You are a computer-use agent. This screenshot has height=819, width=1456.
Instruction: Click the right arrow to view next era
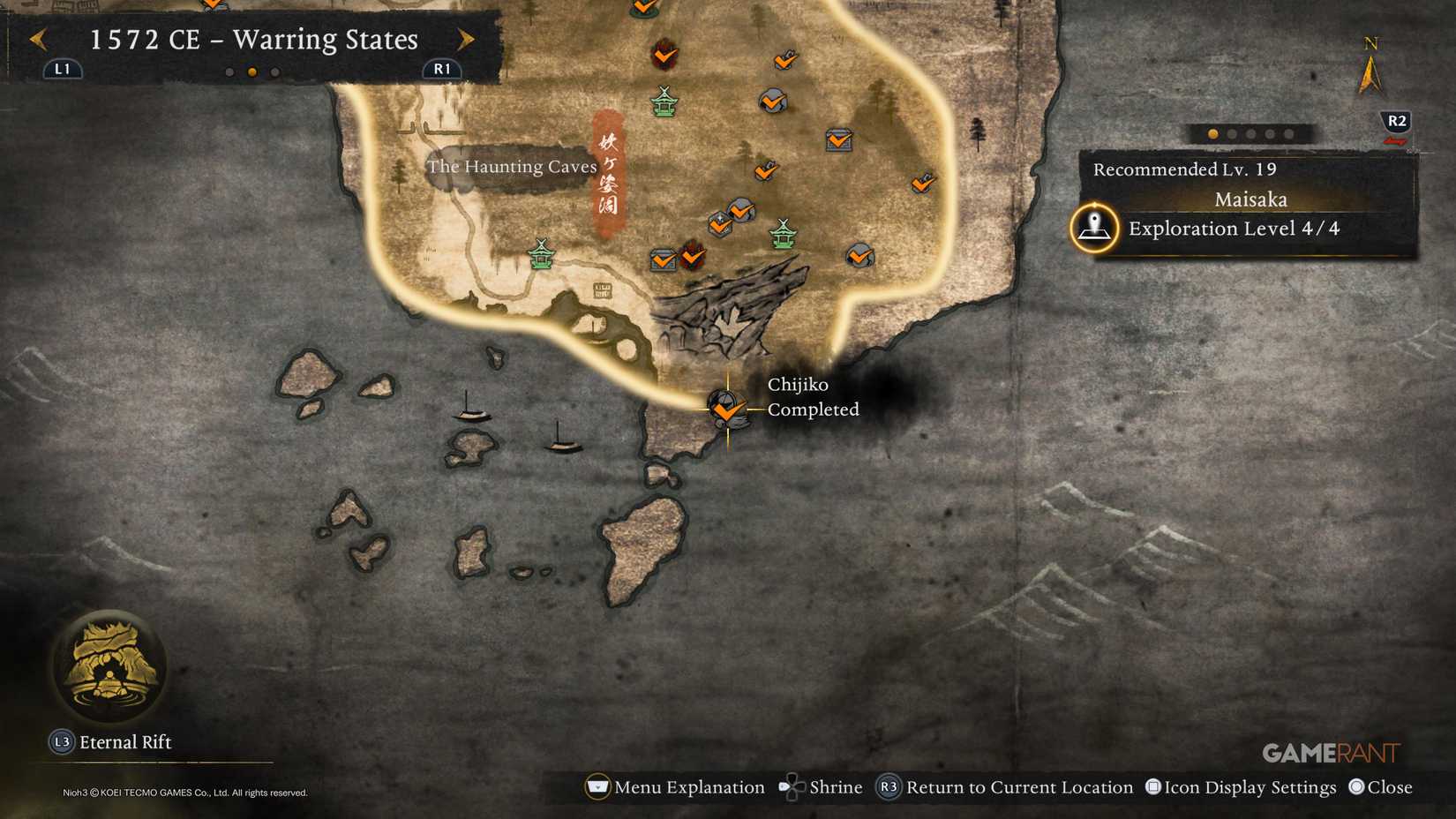coord(466,40)
